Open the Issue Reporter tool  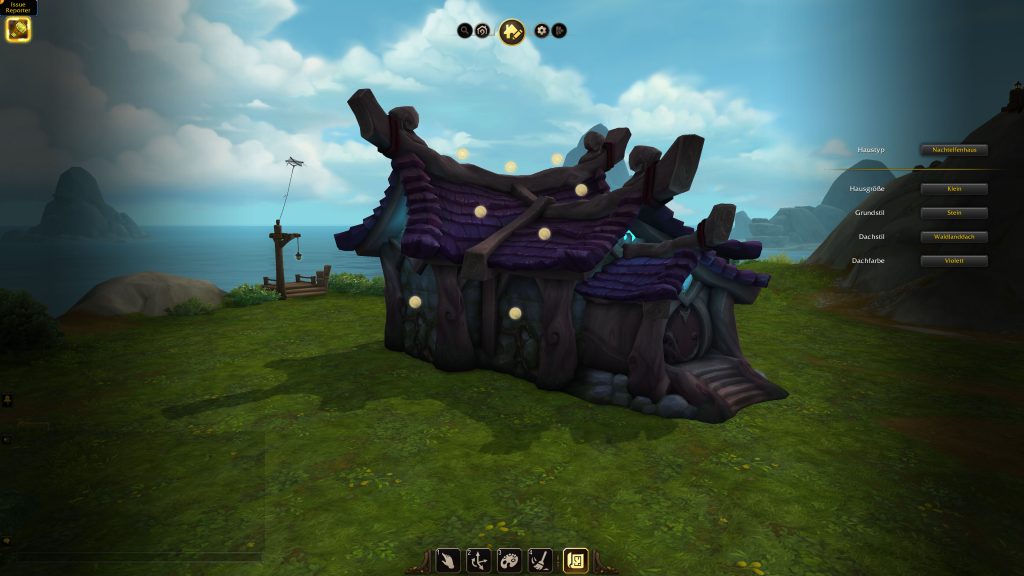[x=18, y=29]
